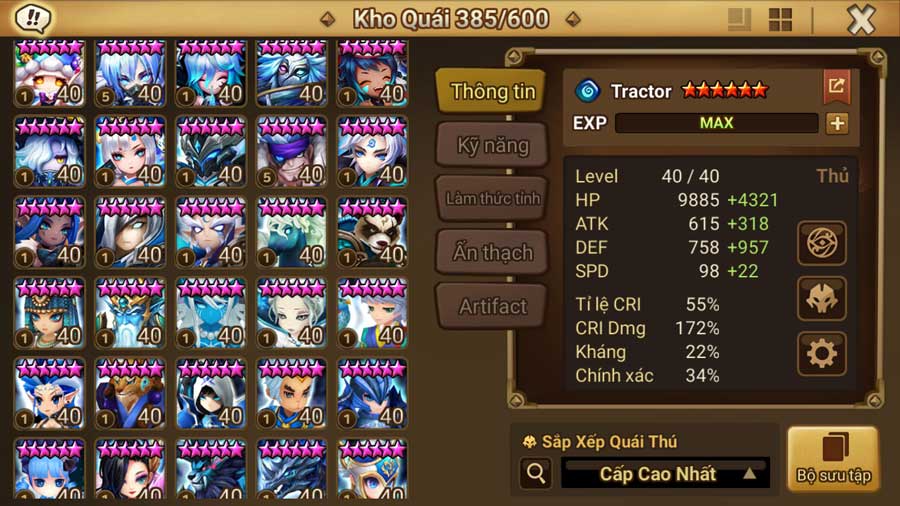Select the Làm thức tỉnh tab
The height and width of the screenshot is (506, 900).
(x=492, y=198)
